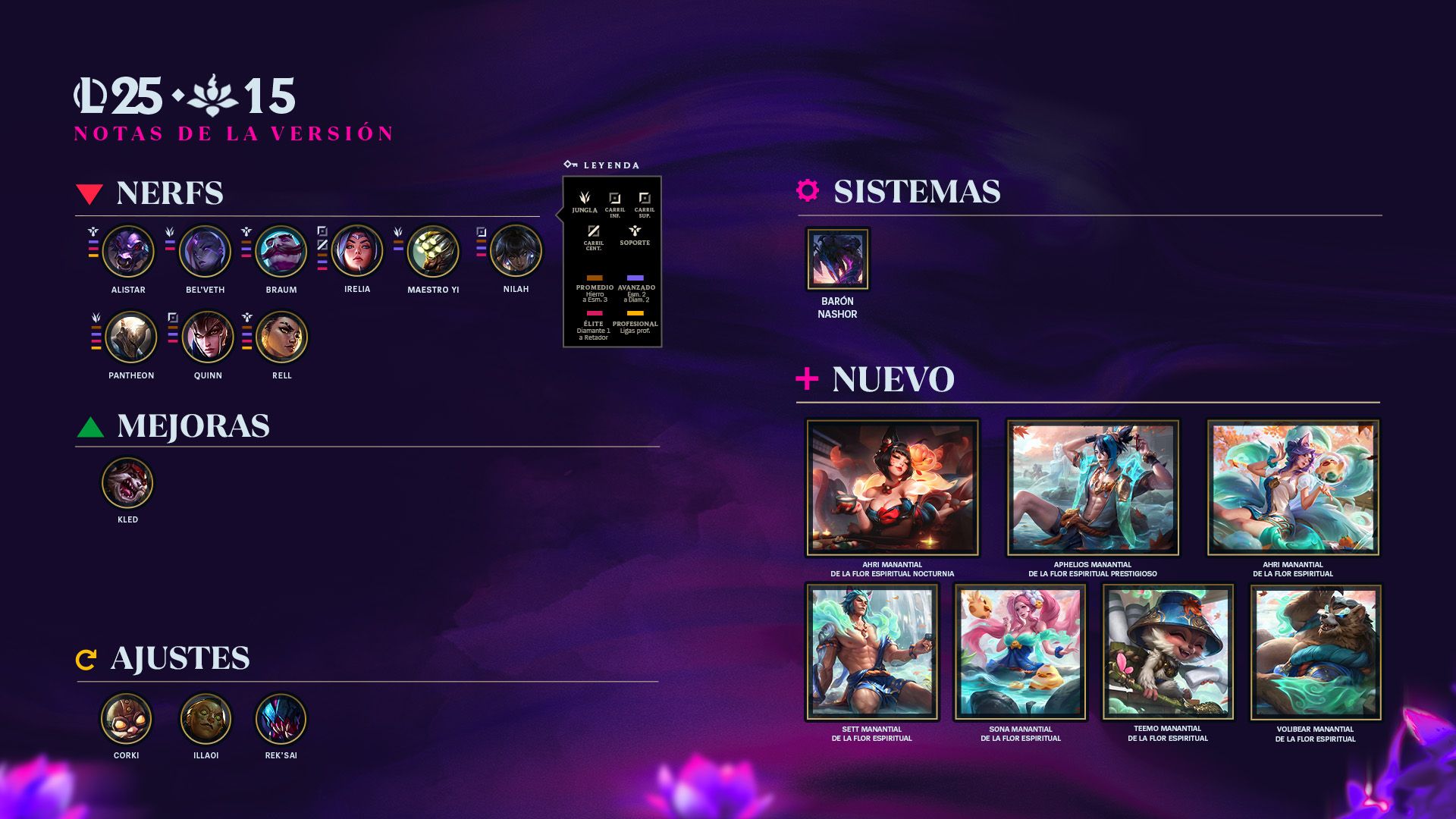Choose the Rell champion icon
The width and height of the screenshot is (1456, 819).
[282, 337]
